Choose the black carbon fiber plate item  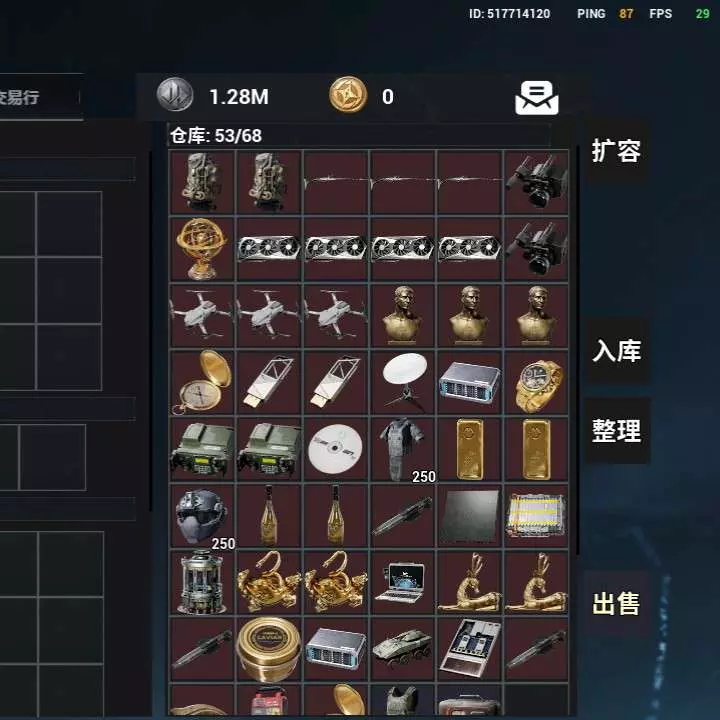[x=470, y=515]
